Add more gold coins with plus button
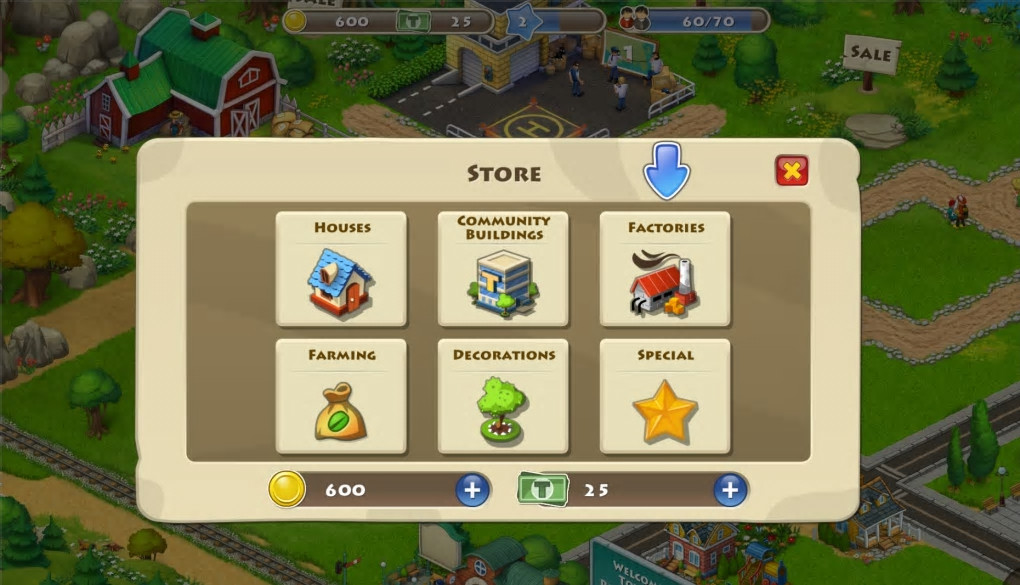The image size is (1020, 585). [472, 490]
